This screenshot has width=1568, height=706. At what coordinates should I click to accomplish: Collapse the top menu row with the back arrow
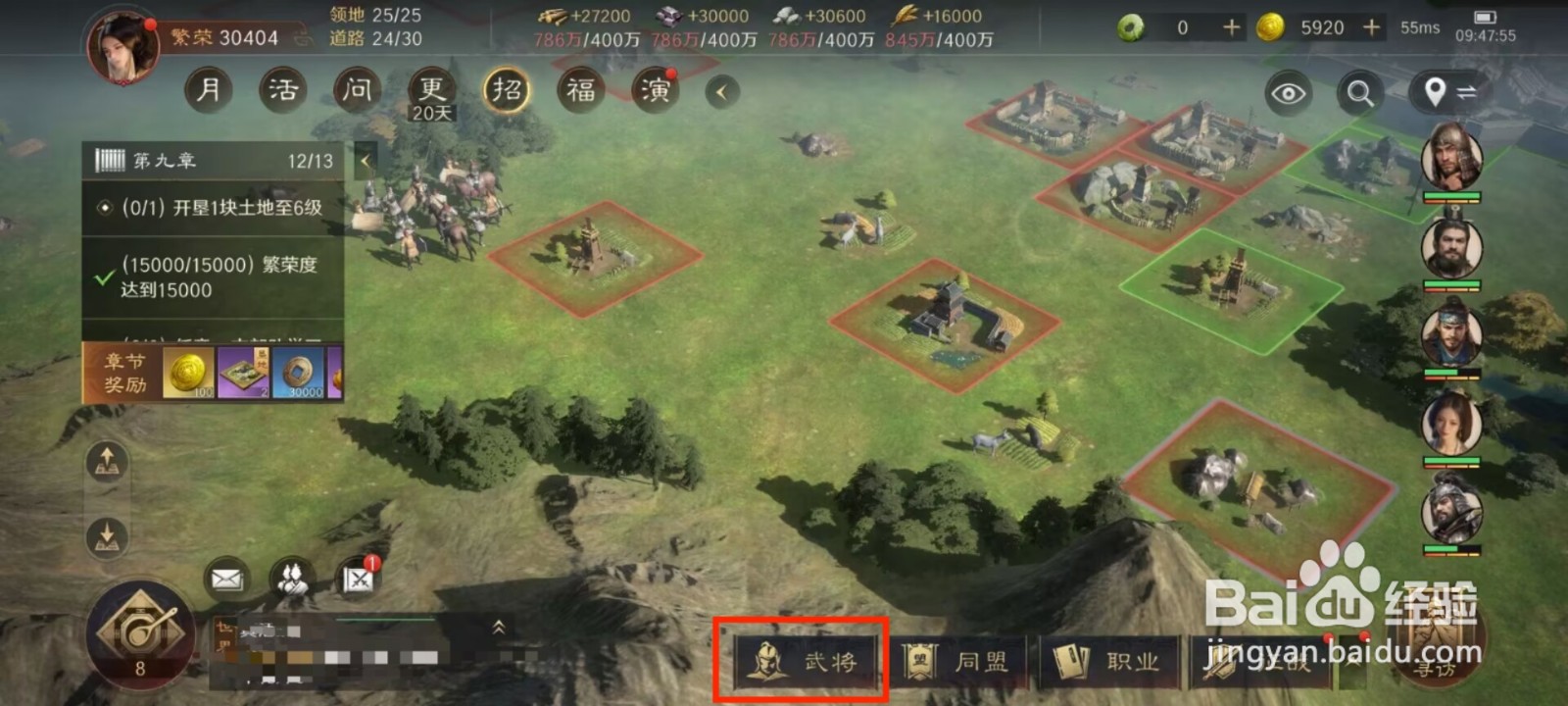click(721, 89)
